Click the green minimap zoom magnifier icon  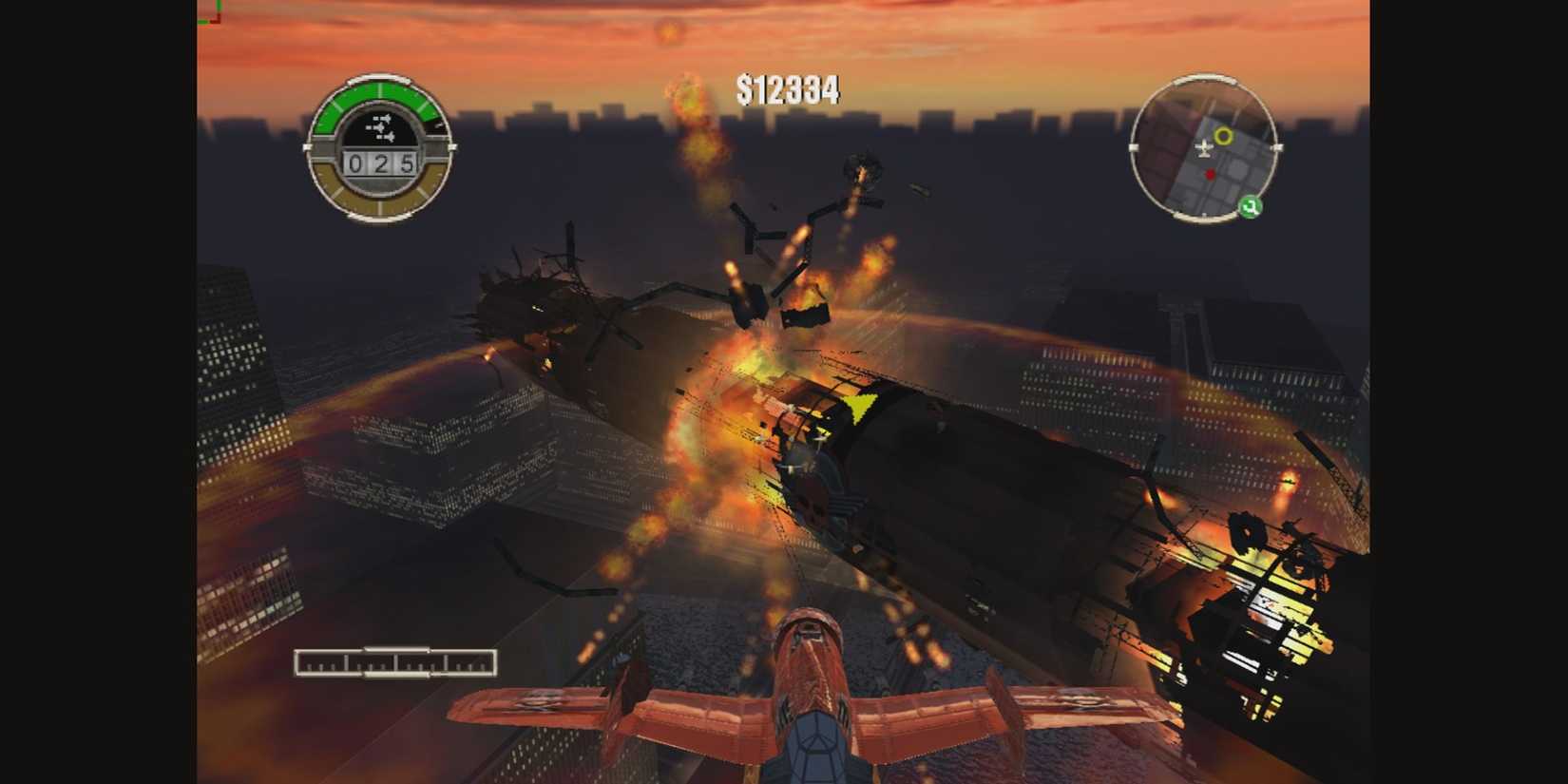coord(1251,205)
